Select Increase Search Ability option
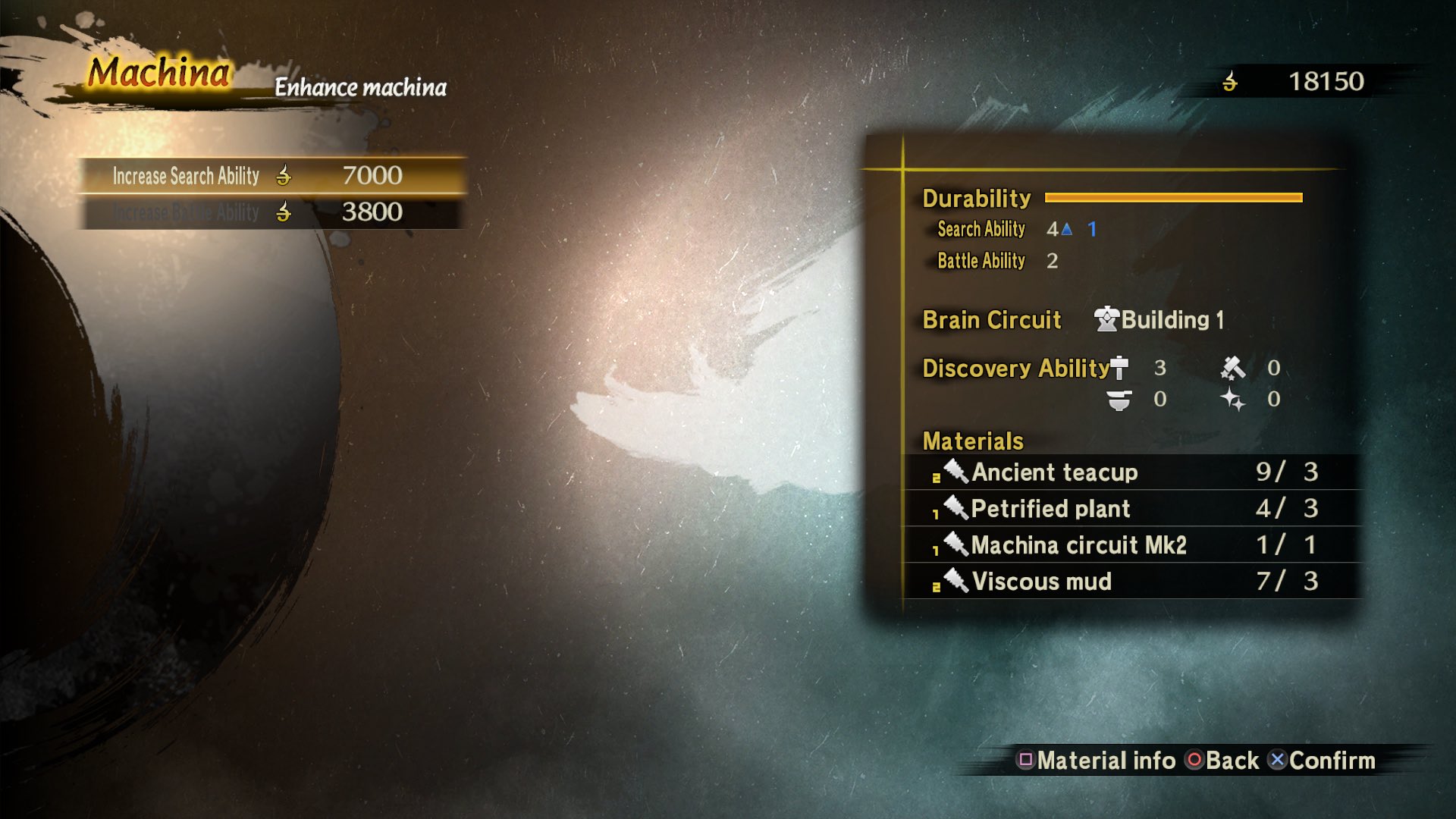This screenshot has width=1456, height=819. tap(271, 176)
